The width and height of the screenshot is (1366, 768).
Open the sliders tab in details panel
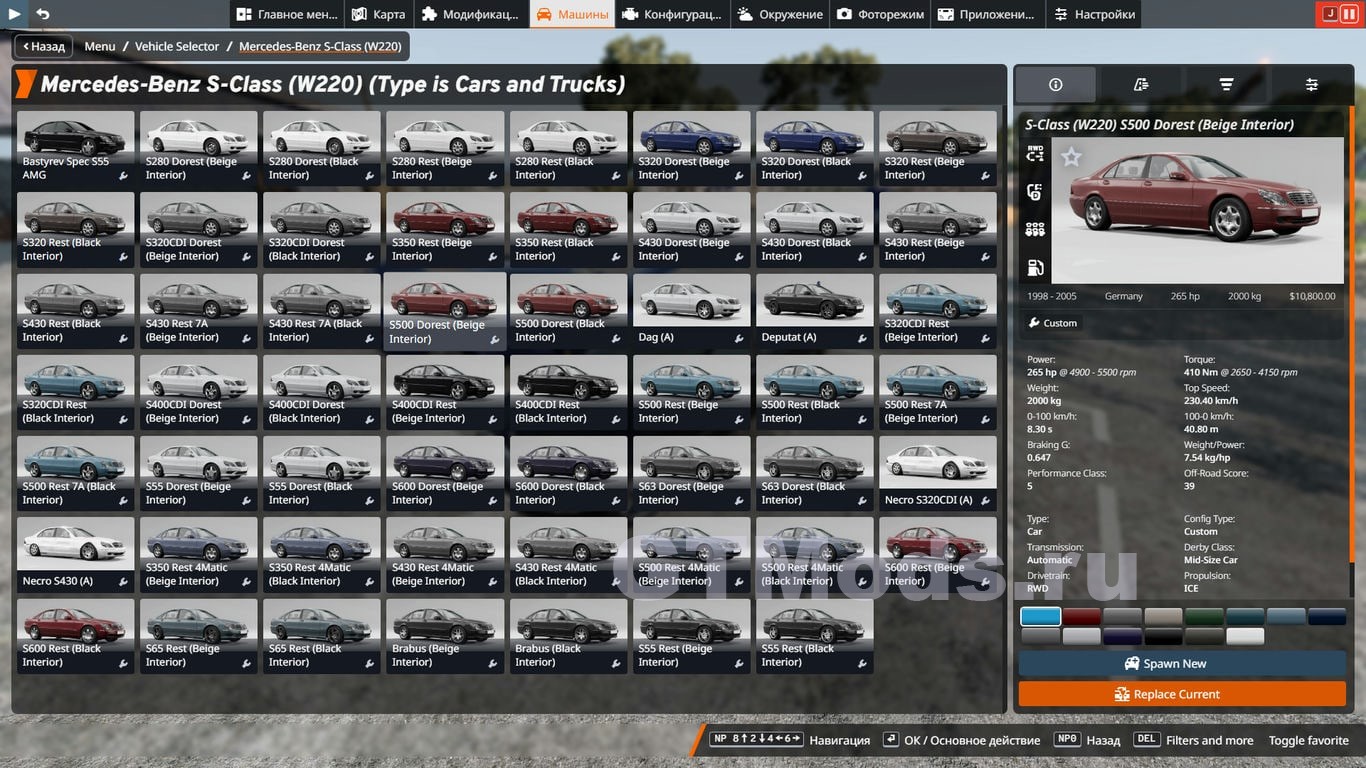1311,85
